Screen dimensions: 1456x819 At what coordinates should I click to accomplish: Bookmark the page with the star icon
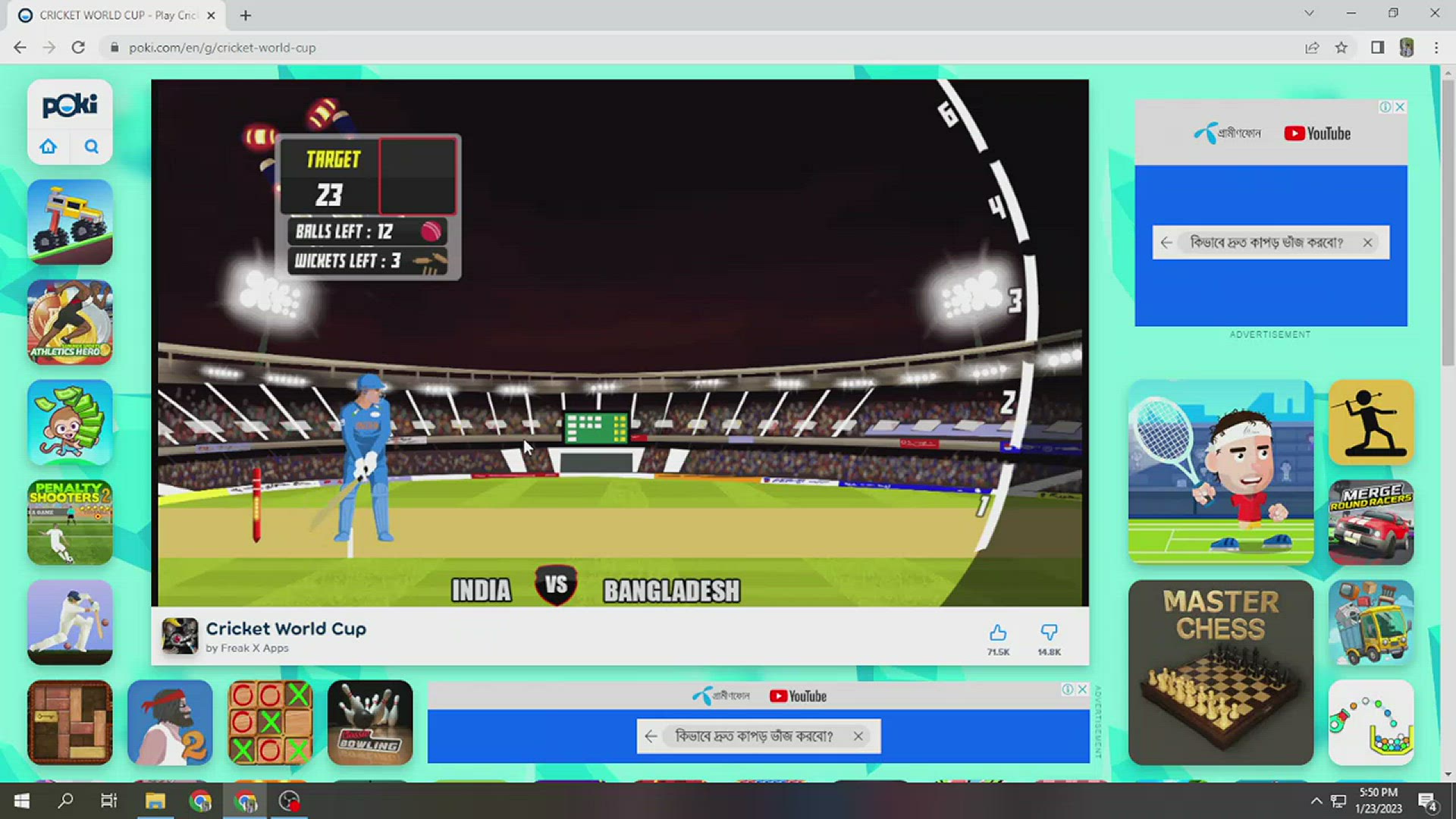tap(1341, 47)
